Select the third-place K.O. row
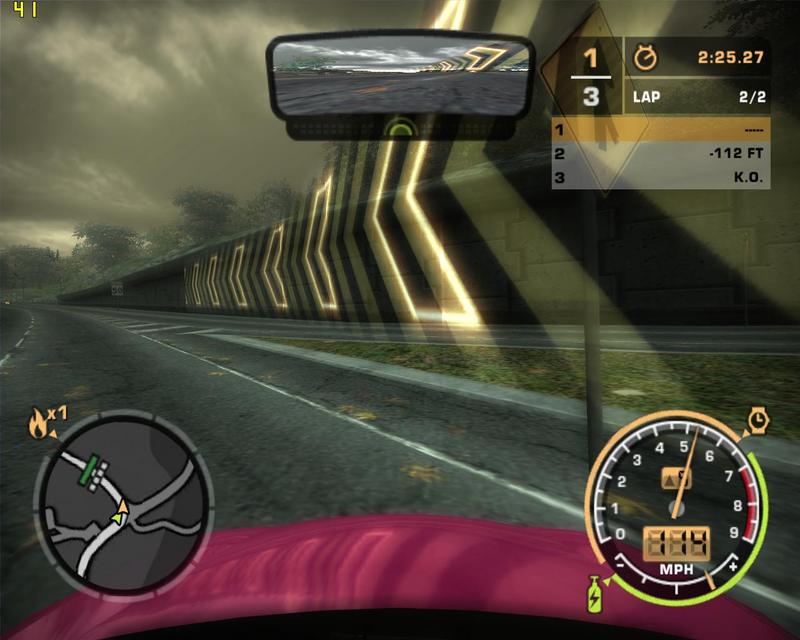 point(660,178)
